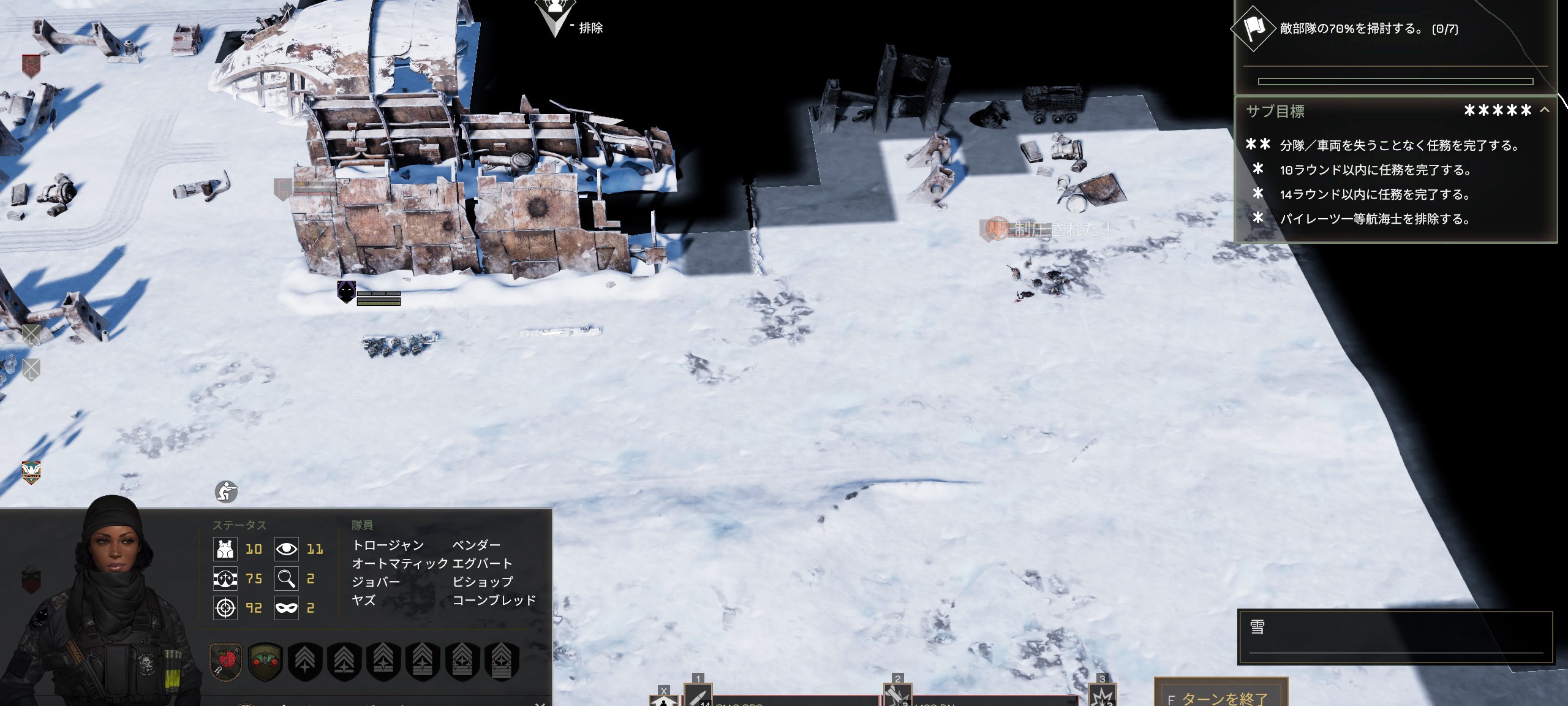Viewport: 1568px width, 706px height.
Task: Click the mask stealth status icon
Action: click(x=286, y=607)
